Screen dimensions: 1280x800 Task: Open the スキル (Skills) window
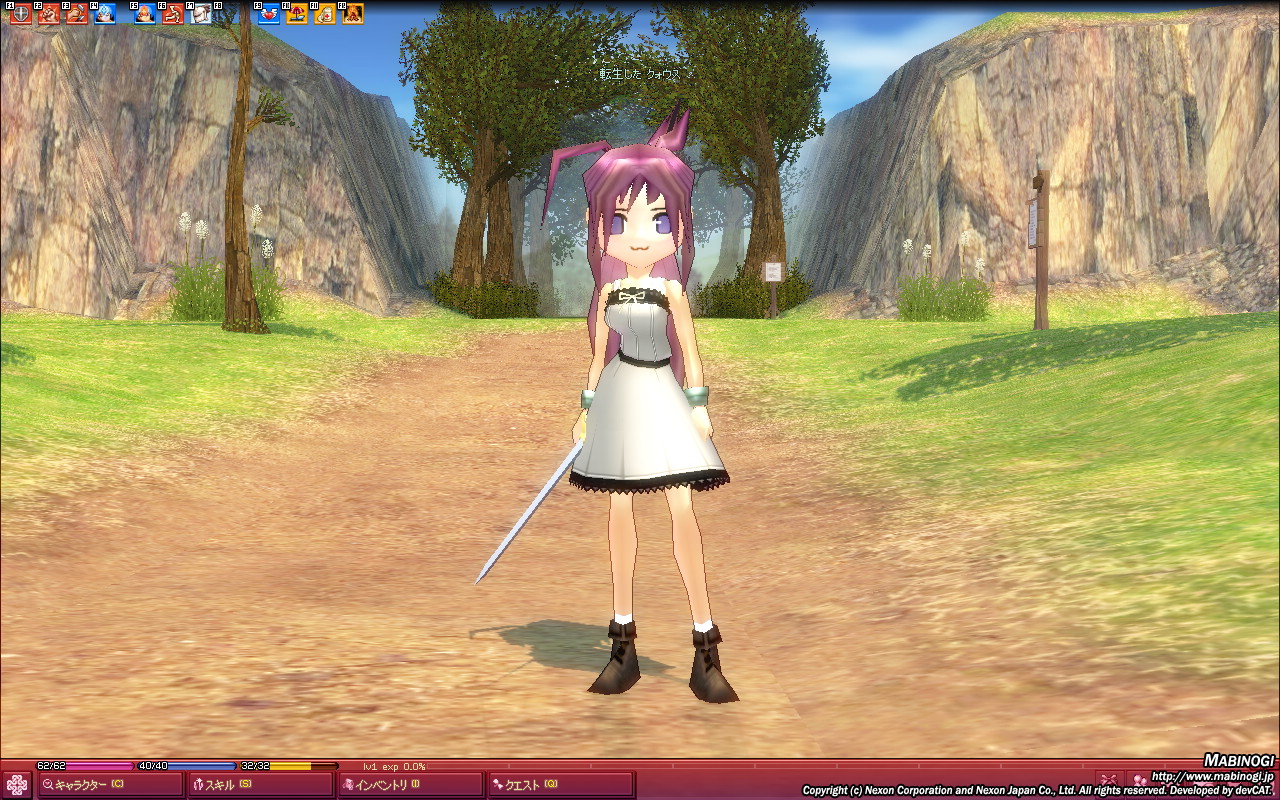(260, 785)
